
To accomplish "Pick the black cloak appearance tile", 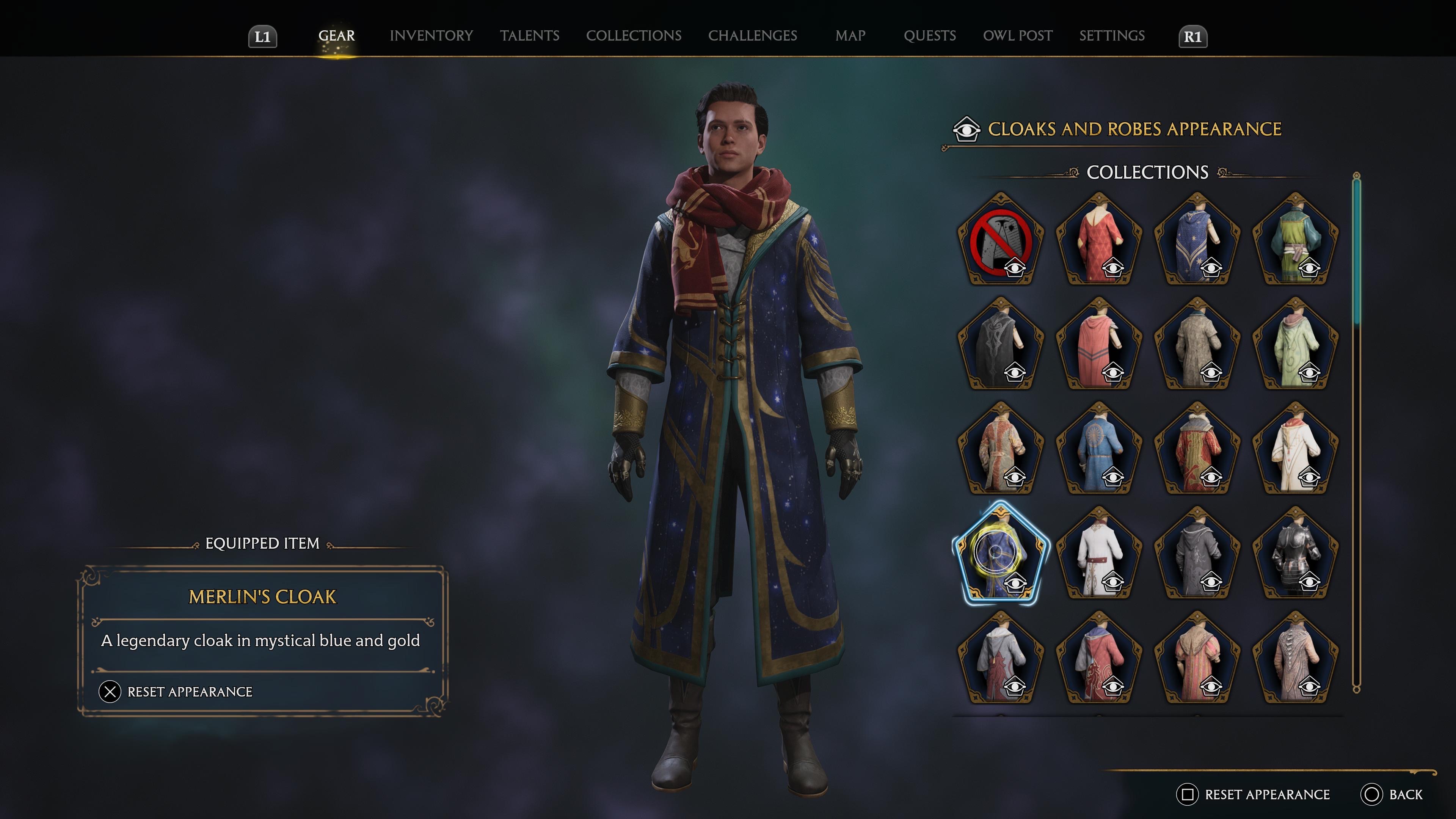I will [1001, 344].
